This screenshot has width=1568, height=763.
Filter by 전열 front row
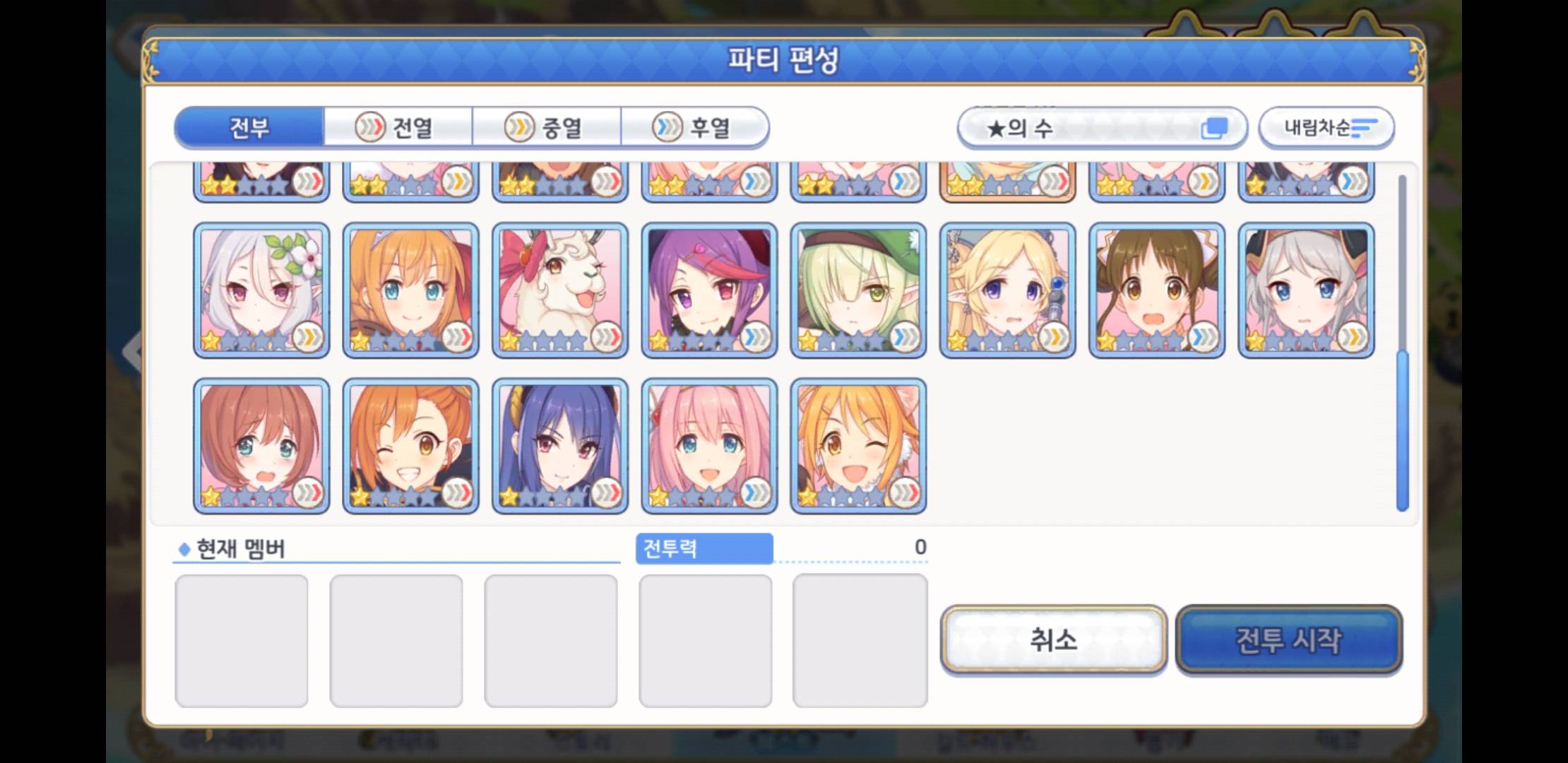tap(398, 128)
